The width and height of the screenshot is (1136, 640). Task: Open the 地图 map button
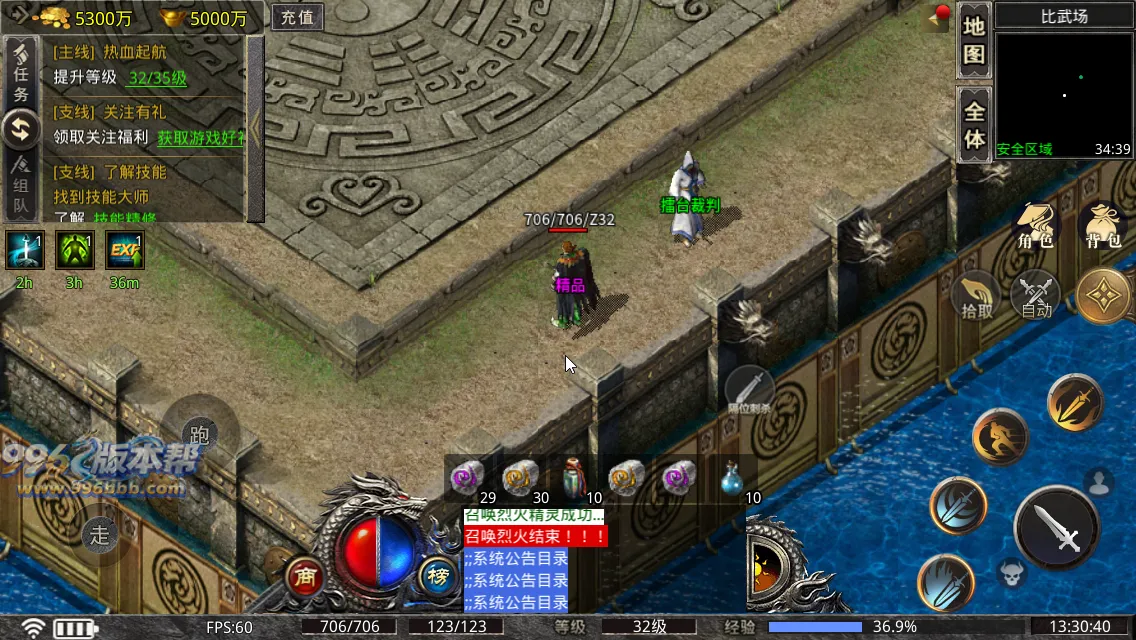(974, 40)
